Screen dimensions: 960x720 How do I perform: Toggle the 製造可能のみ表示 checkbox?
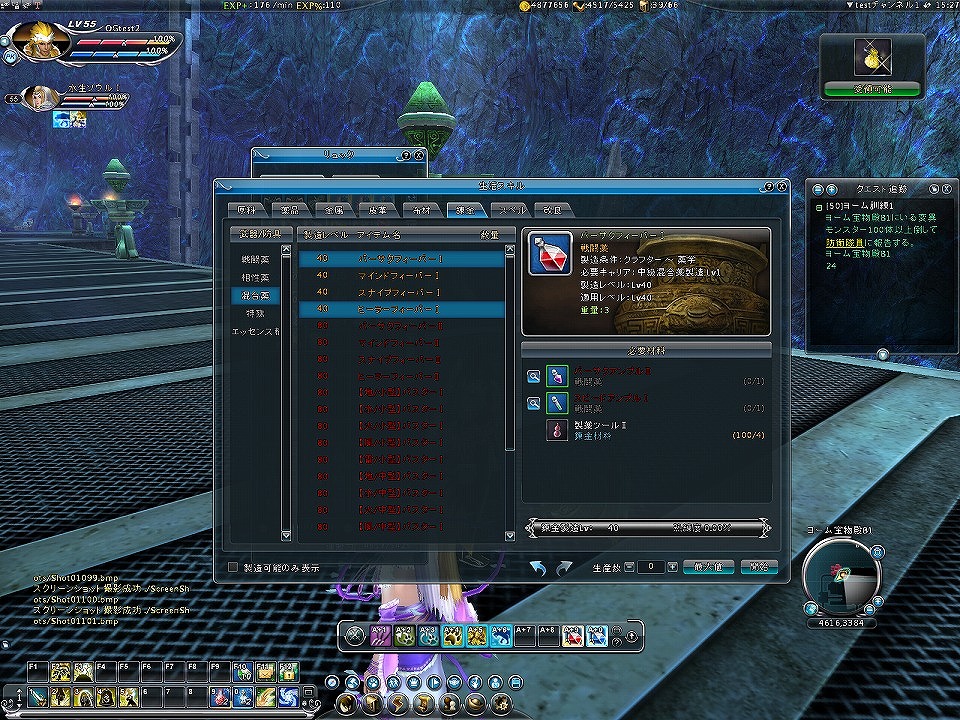[234, 567]
